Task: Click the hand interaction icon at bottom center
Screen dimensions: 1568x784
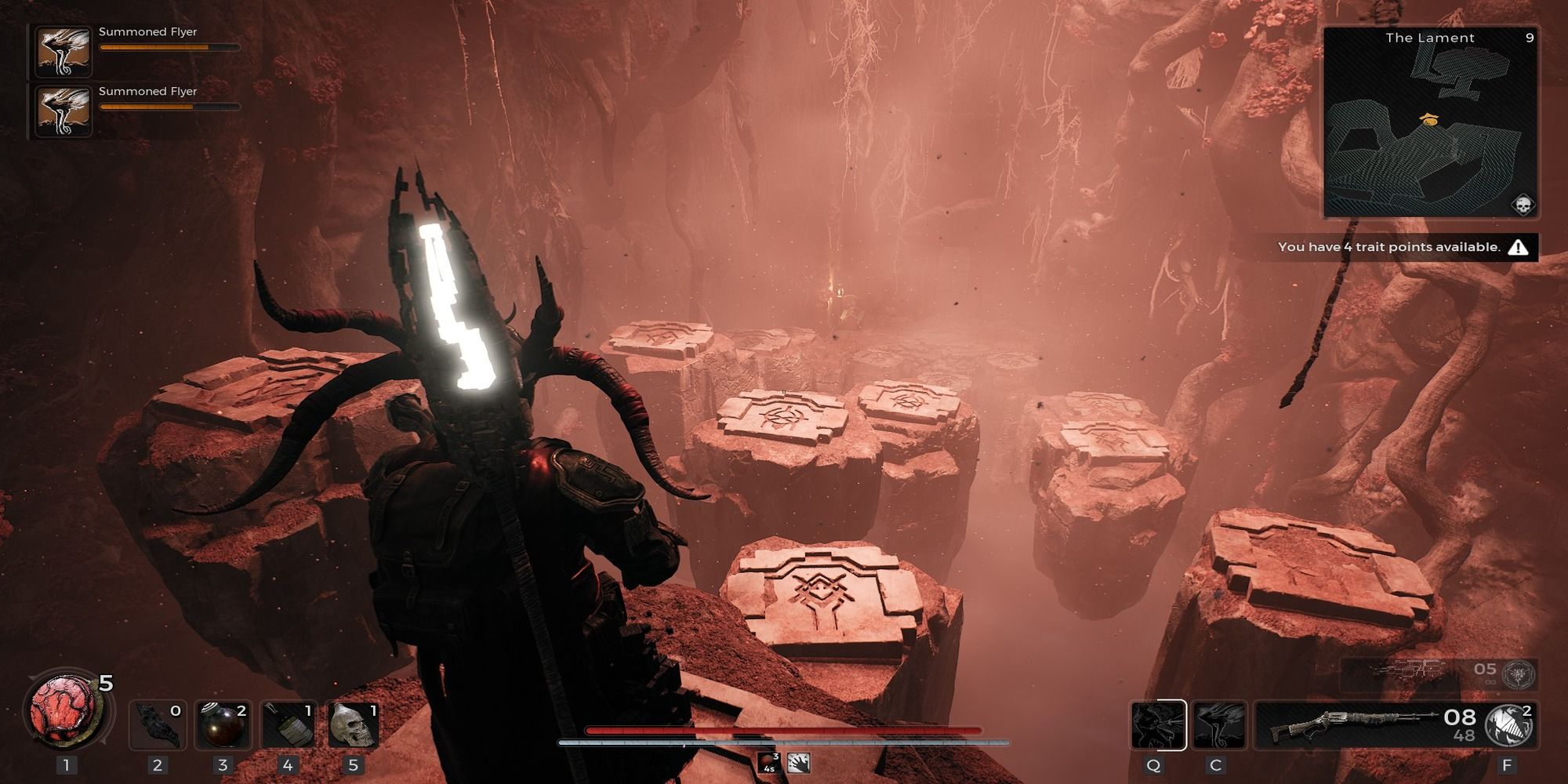Action: click(x=798, y=763)
